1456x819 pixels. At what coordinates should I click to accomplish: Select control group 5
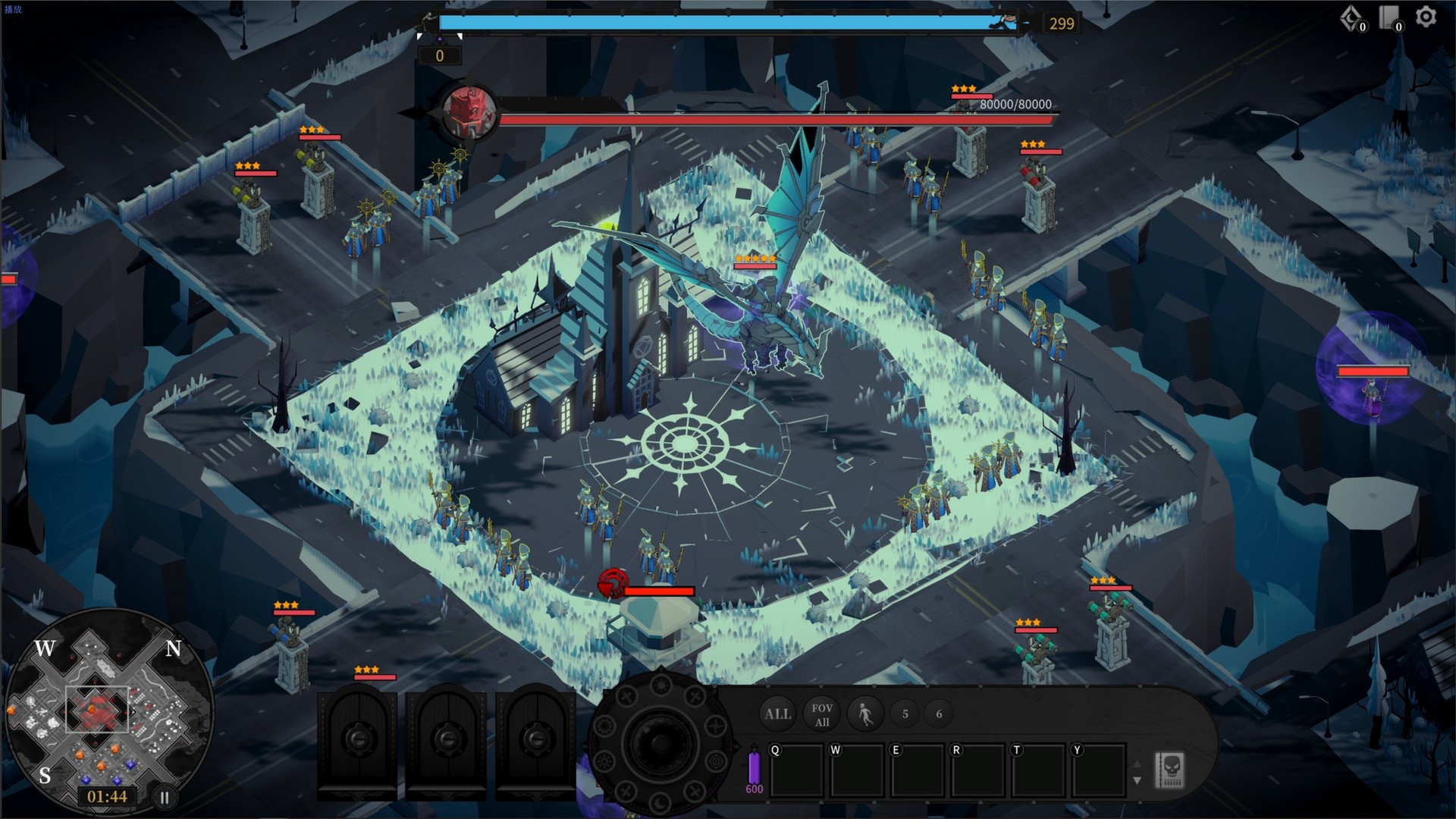point(905,714)
